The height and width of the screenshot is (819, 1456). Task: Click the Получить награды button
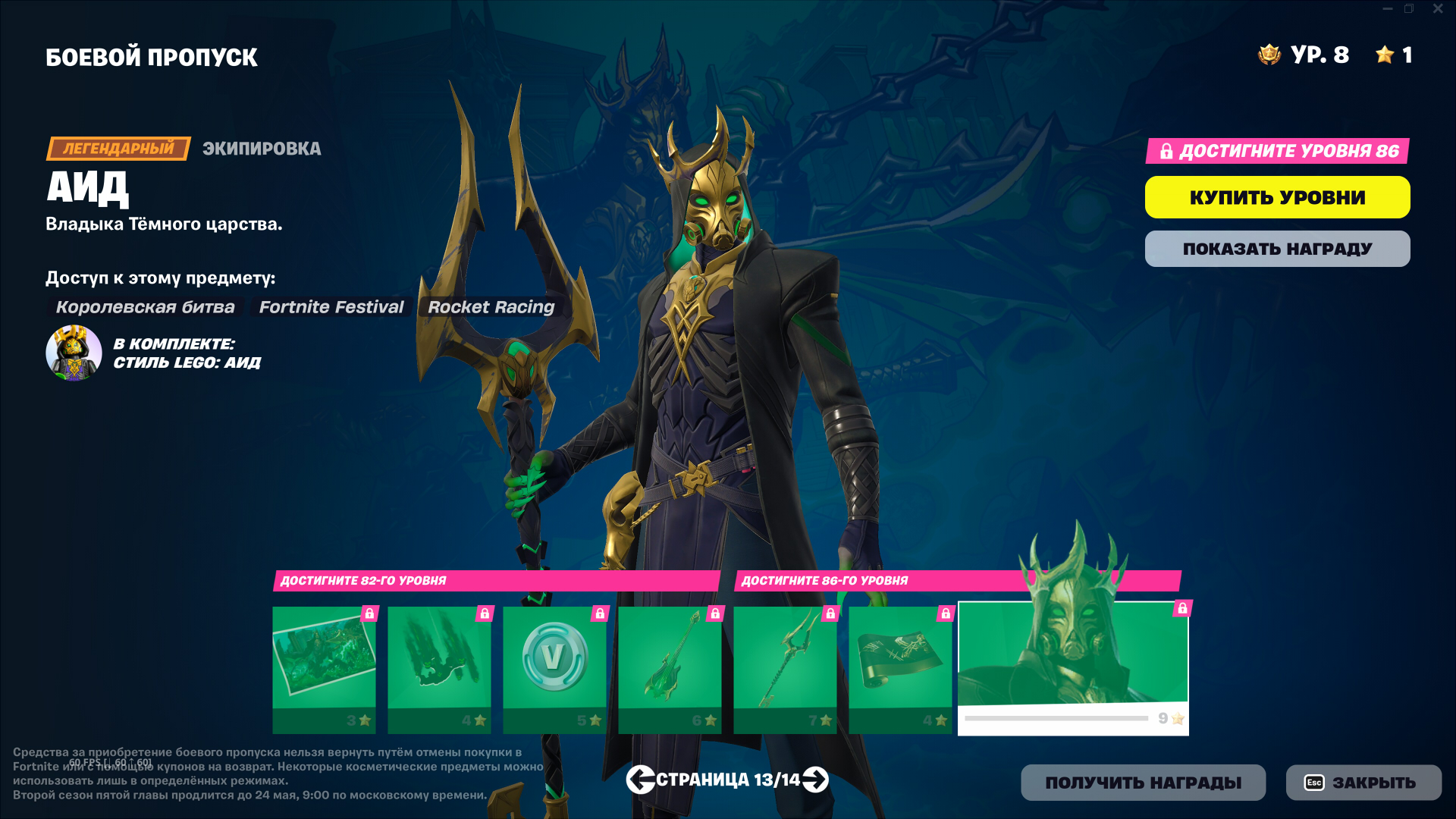tap(1143, 783)
